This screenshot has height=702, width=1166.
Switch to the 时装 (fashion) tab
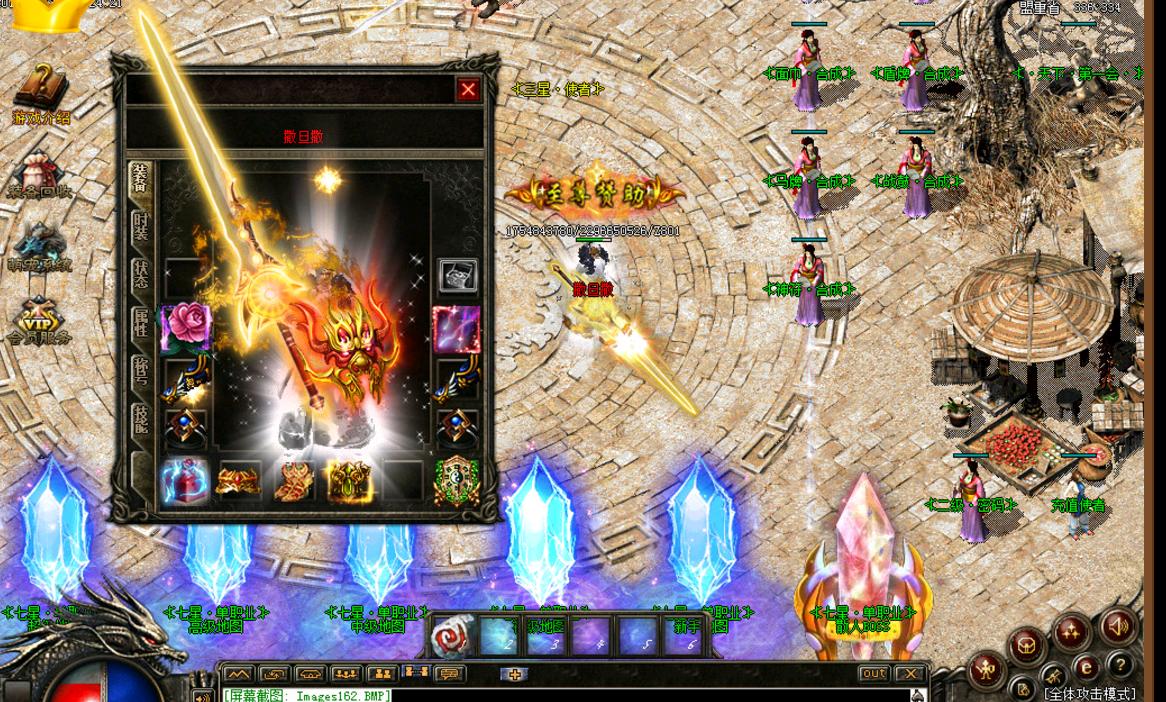[142, 226]
